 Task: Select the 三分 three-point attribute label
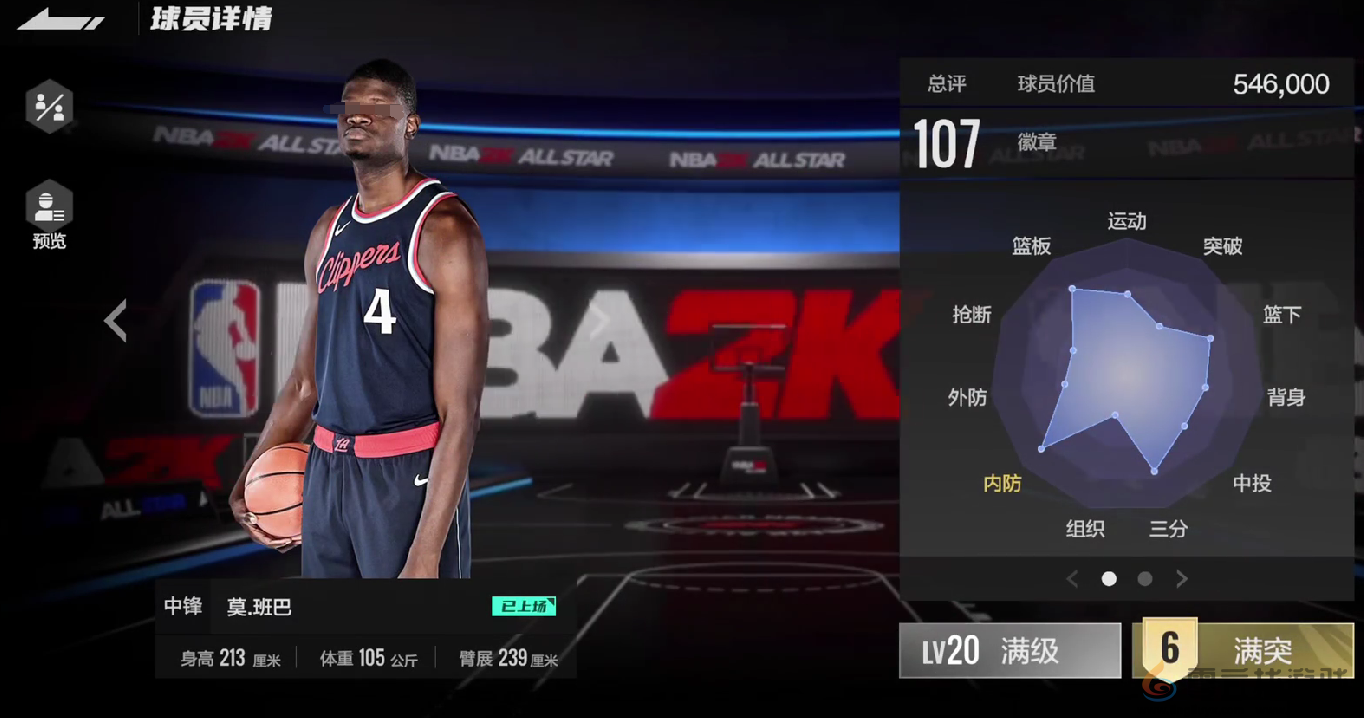(1168, 529)
